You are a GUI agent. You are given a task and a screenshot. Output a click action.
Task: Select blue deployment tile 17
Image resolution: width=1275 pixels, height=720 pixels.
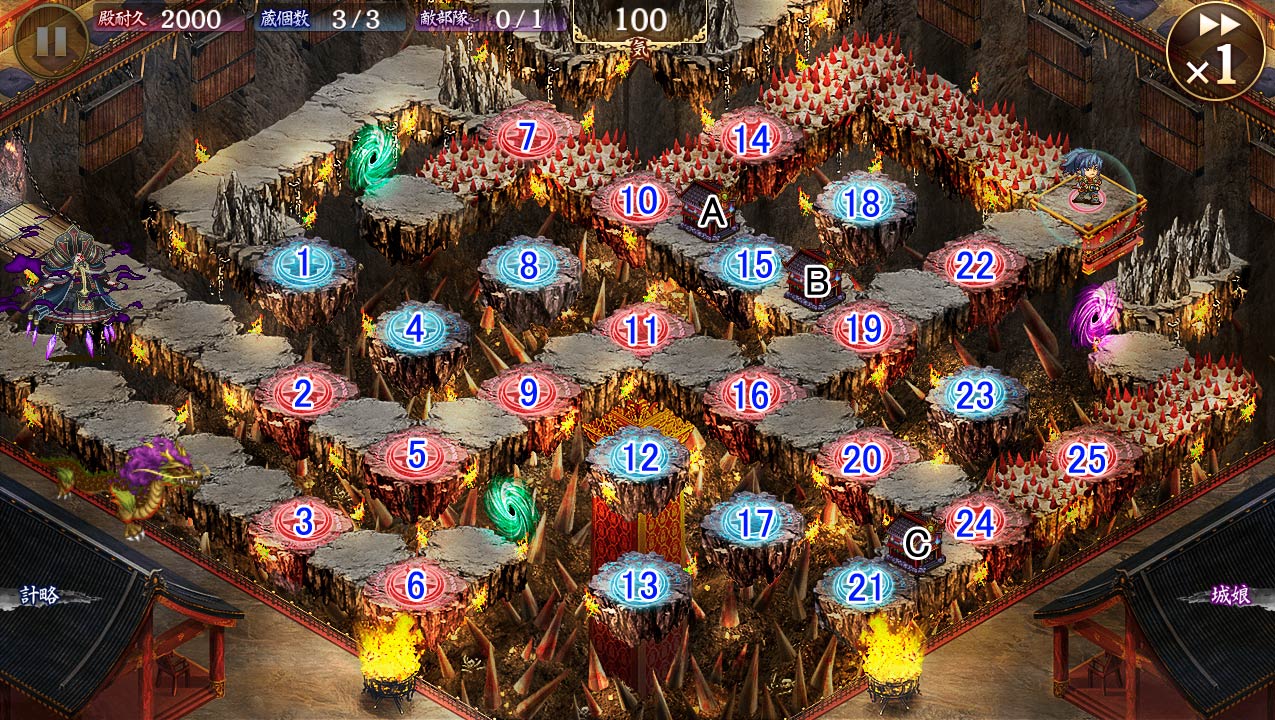[752, 523]
